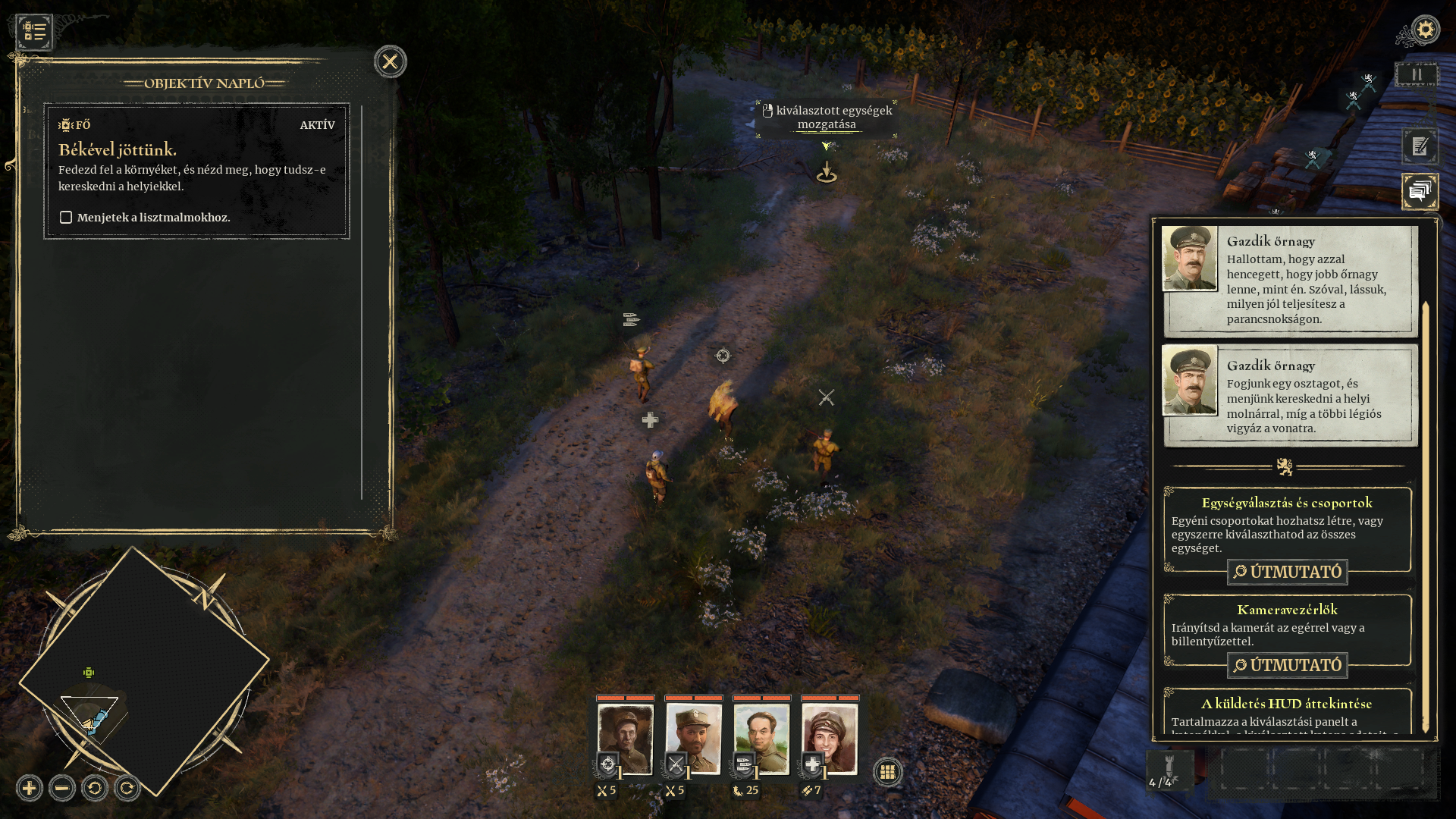Toggle the dialogue log speech-bubble icon
This screenshot has height=819, width=1456.
[x=1420, y=191]
